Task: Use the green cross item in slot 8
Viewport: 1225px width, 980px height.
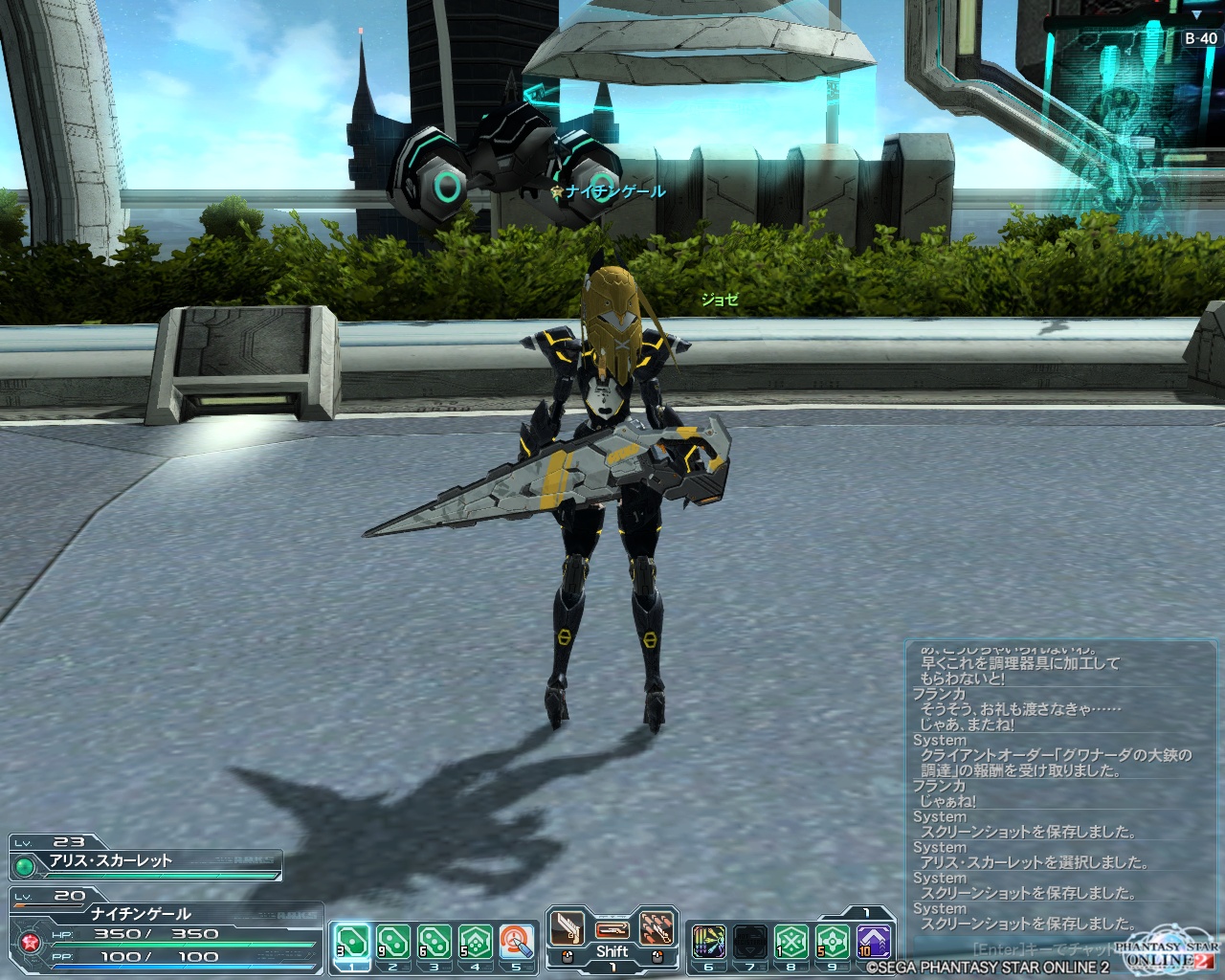Action: (791, 943)
